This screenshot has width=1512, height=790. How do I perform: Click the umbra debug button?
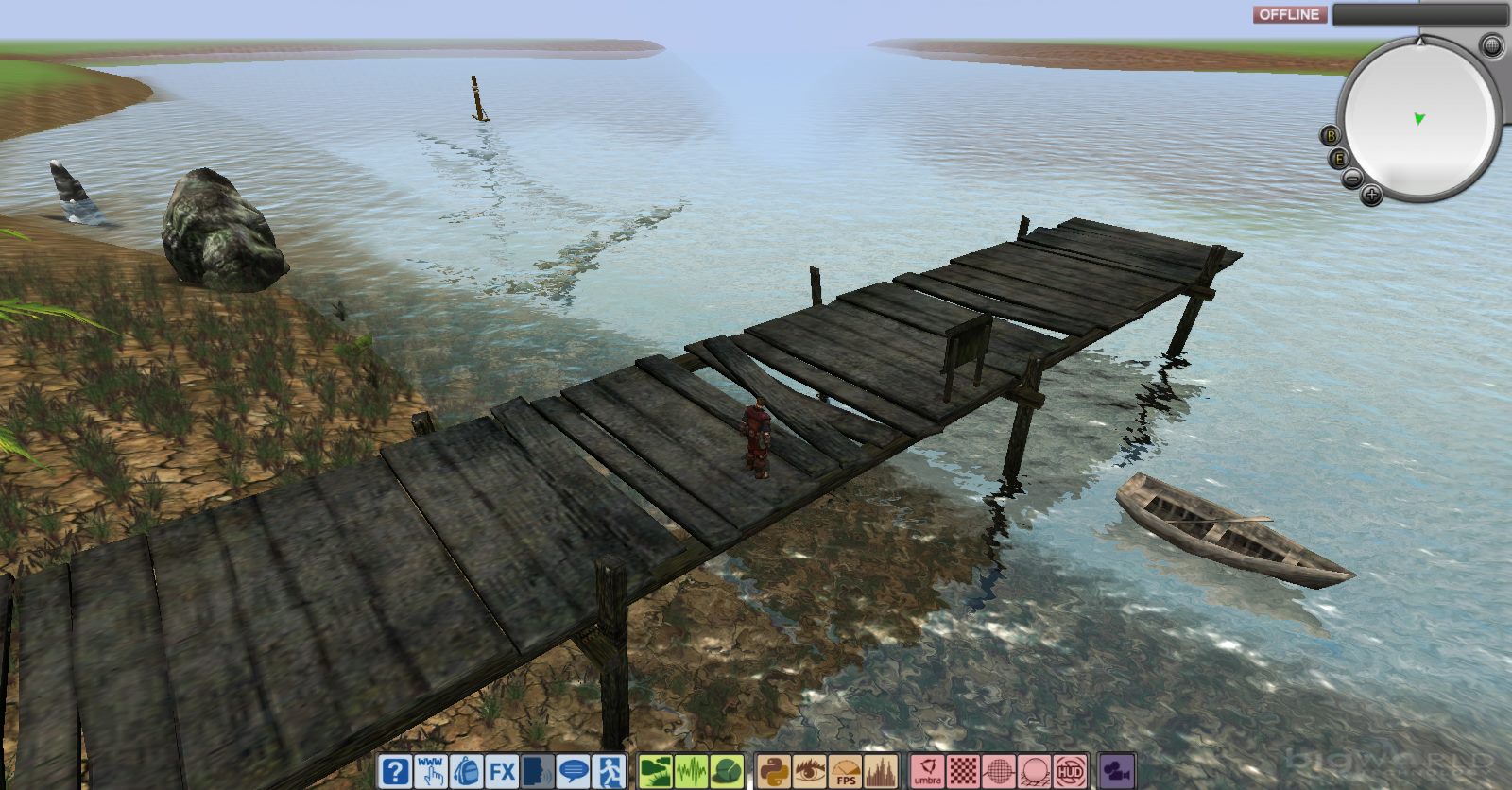tap(927, 771)
